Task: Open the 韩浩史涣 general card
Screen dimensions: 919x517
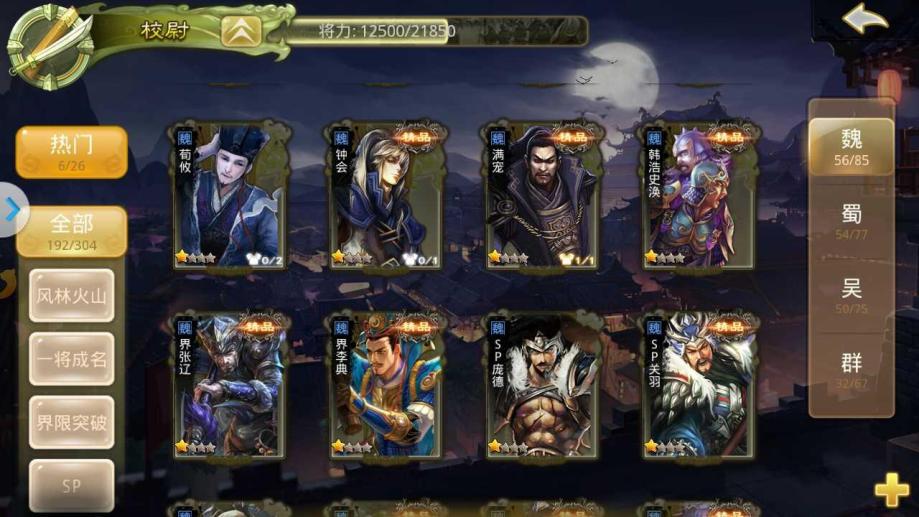Action: (699, 195)
